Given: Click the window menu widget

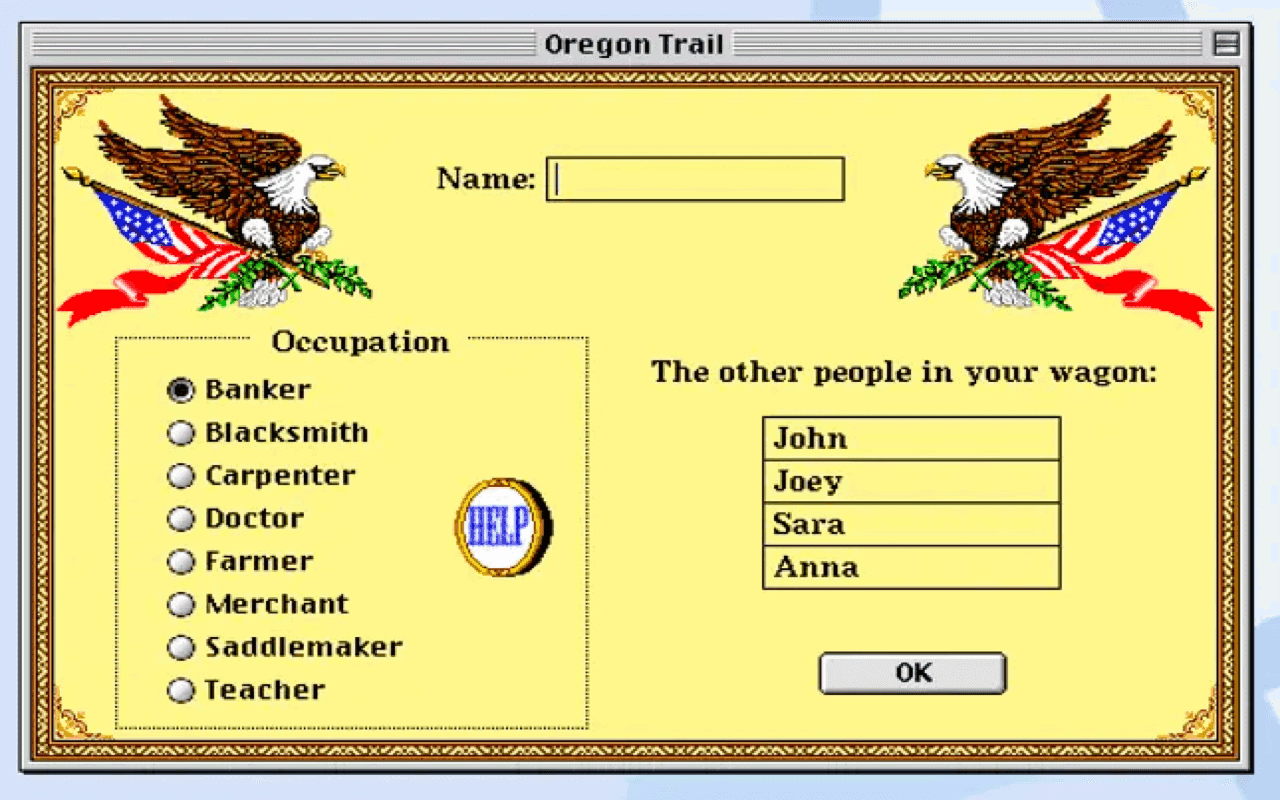Looking at the screenshot, I should coord(1225,43).
